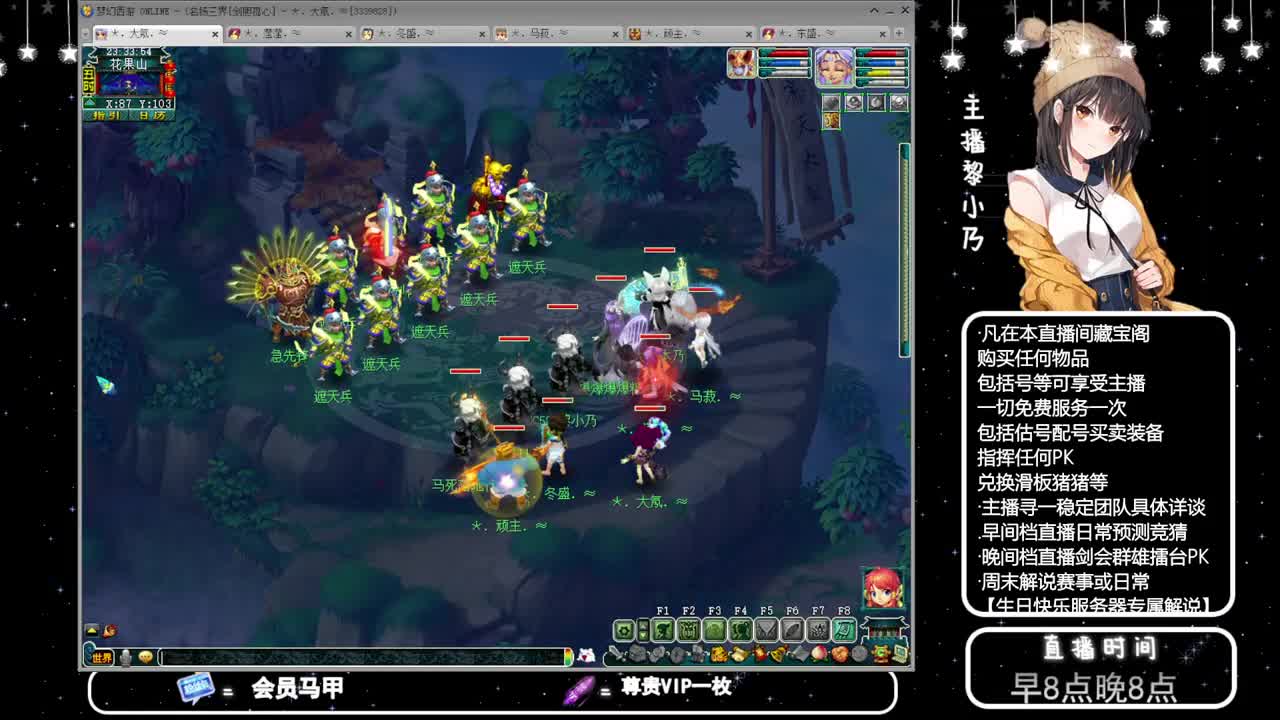Click the smiley emoji icon beside chat input
This screenshot has width=1280, height=720.
(146, 657)
